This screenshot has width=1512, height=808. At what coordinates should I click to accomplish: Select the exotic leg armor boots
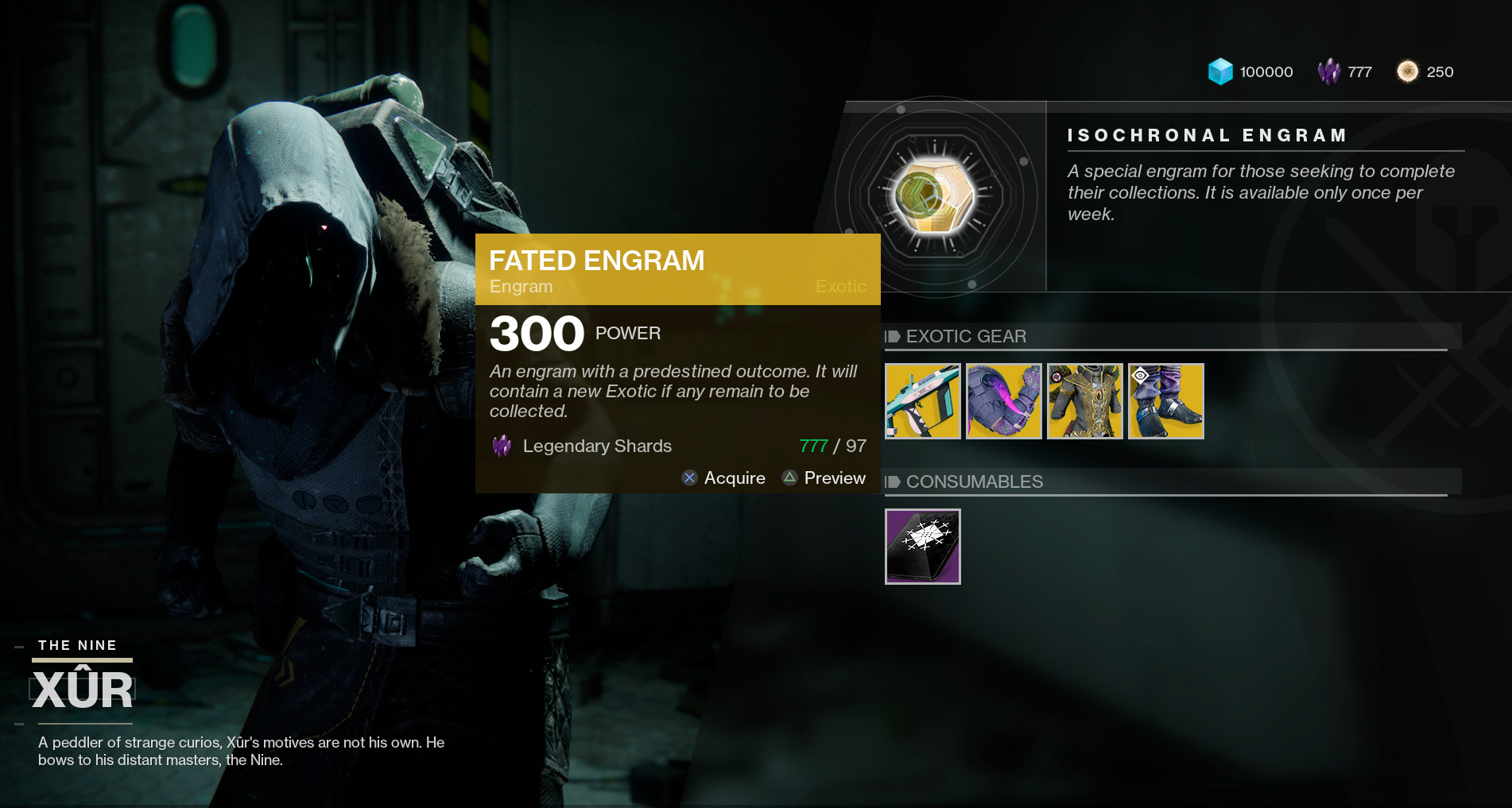pyautogui.click(x=1166, y=401)
